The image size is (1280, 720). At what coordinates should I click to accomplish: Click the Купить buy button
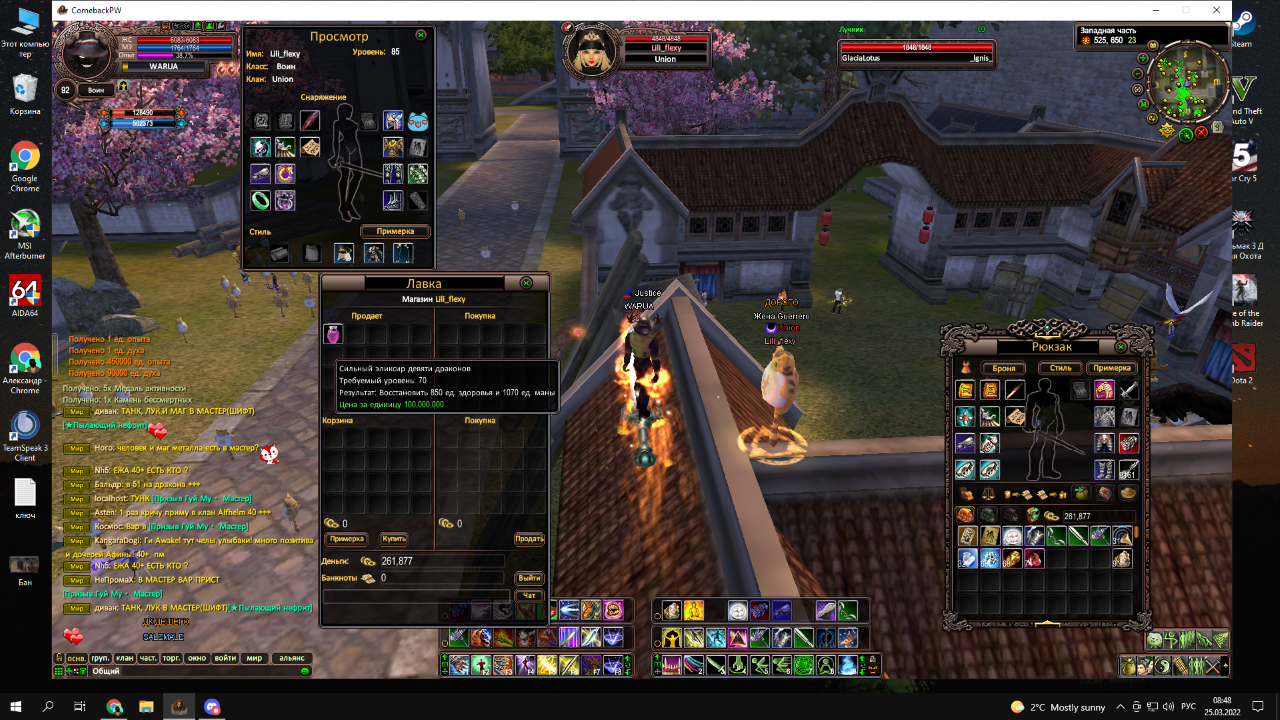coord(394,539)
